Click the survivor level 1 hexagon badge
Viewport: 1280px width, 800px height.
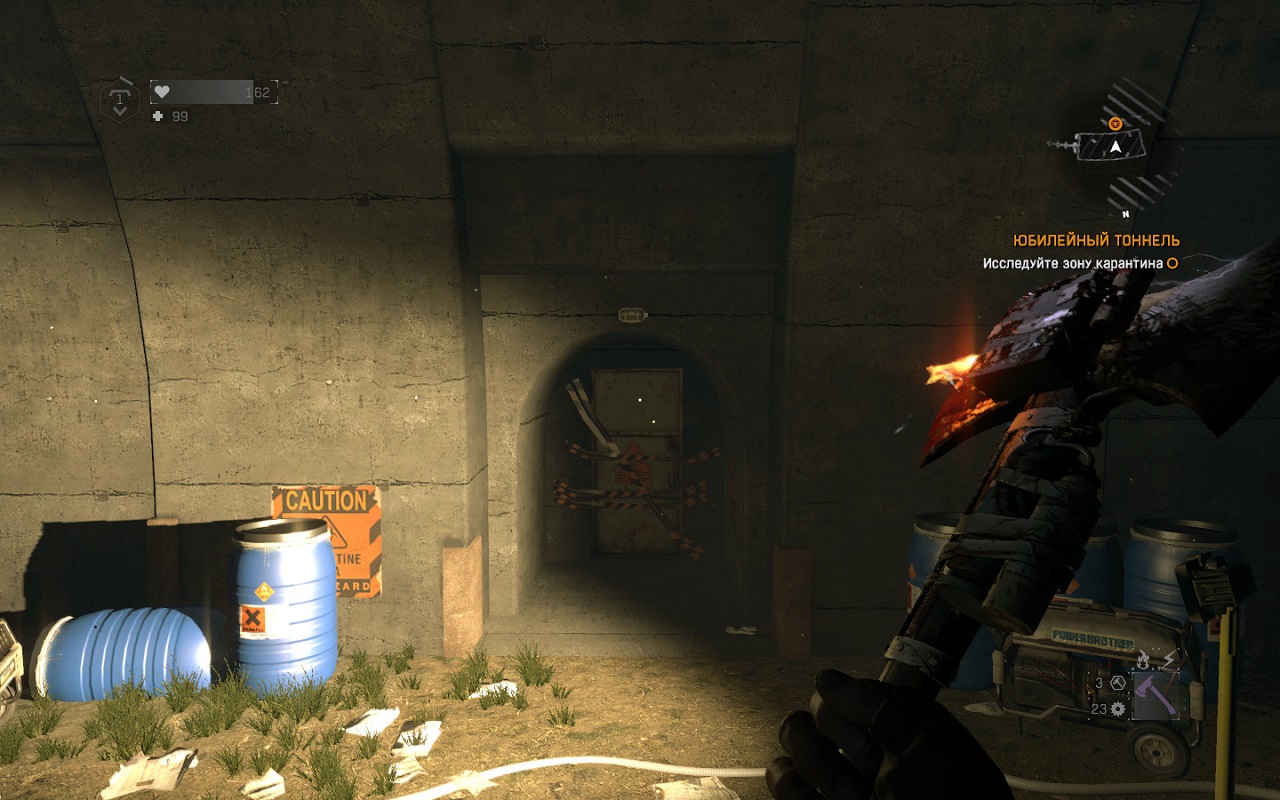coord(120,99)
